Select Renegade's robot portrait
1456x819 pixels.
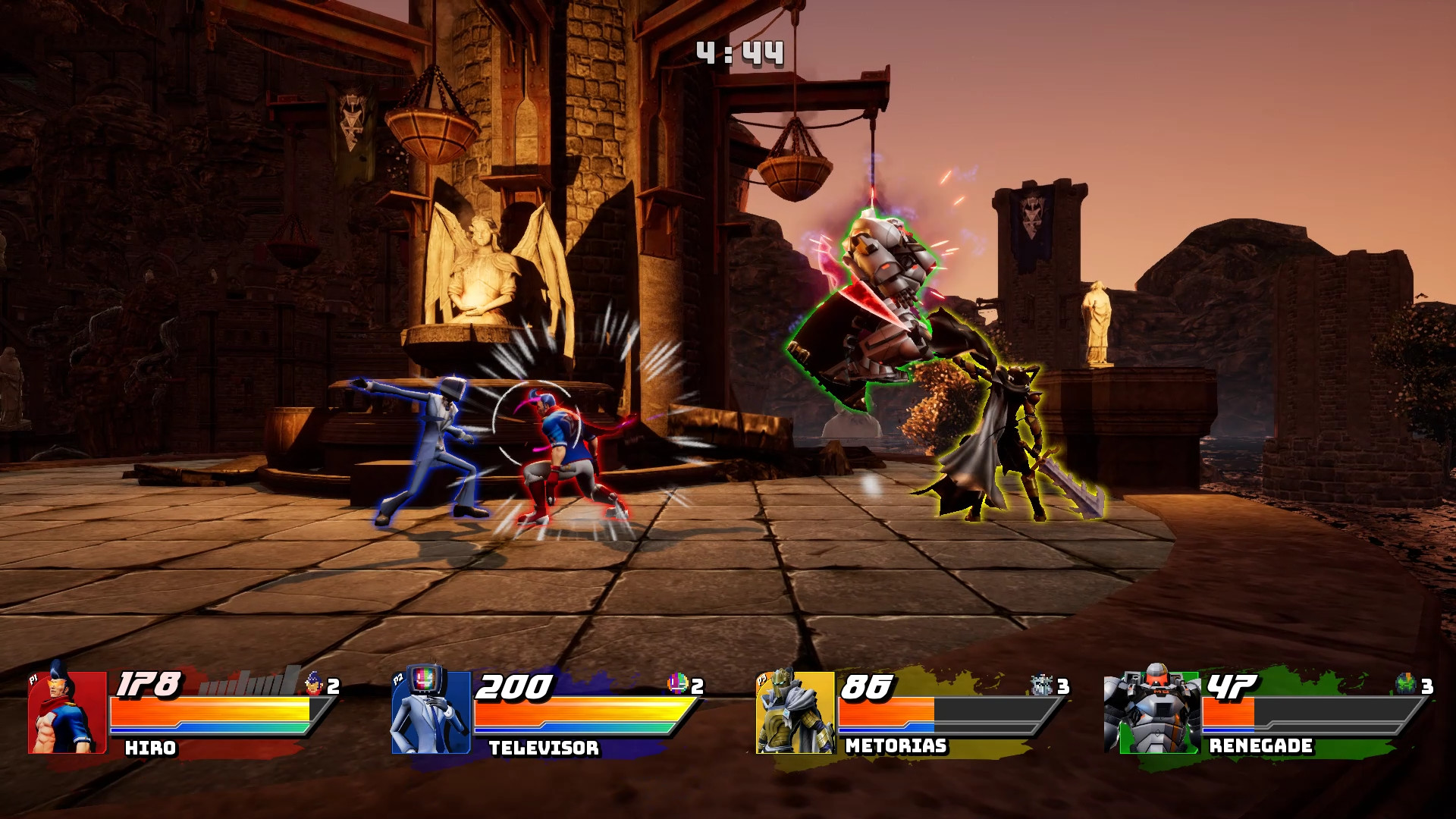(1151, 711)
